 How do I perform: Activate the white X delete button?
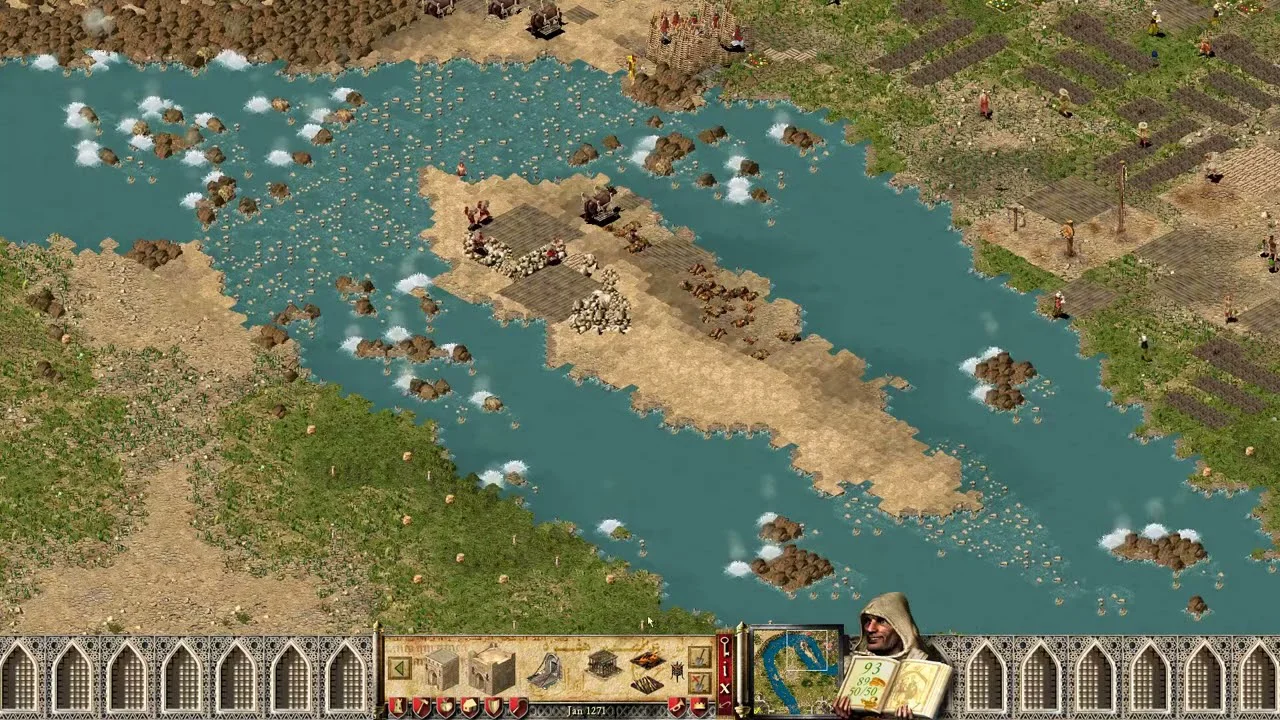coord(725,688)
